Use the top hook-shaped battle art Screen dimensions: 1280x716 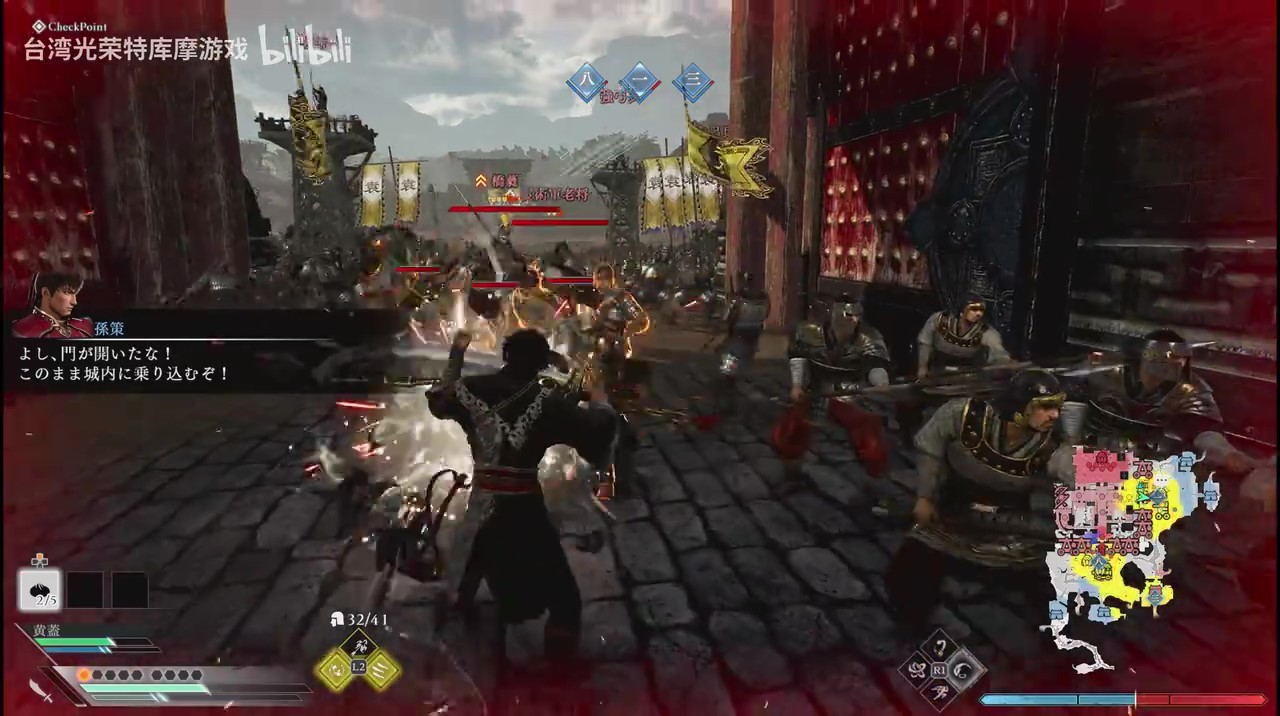pos(941,646)
